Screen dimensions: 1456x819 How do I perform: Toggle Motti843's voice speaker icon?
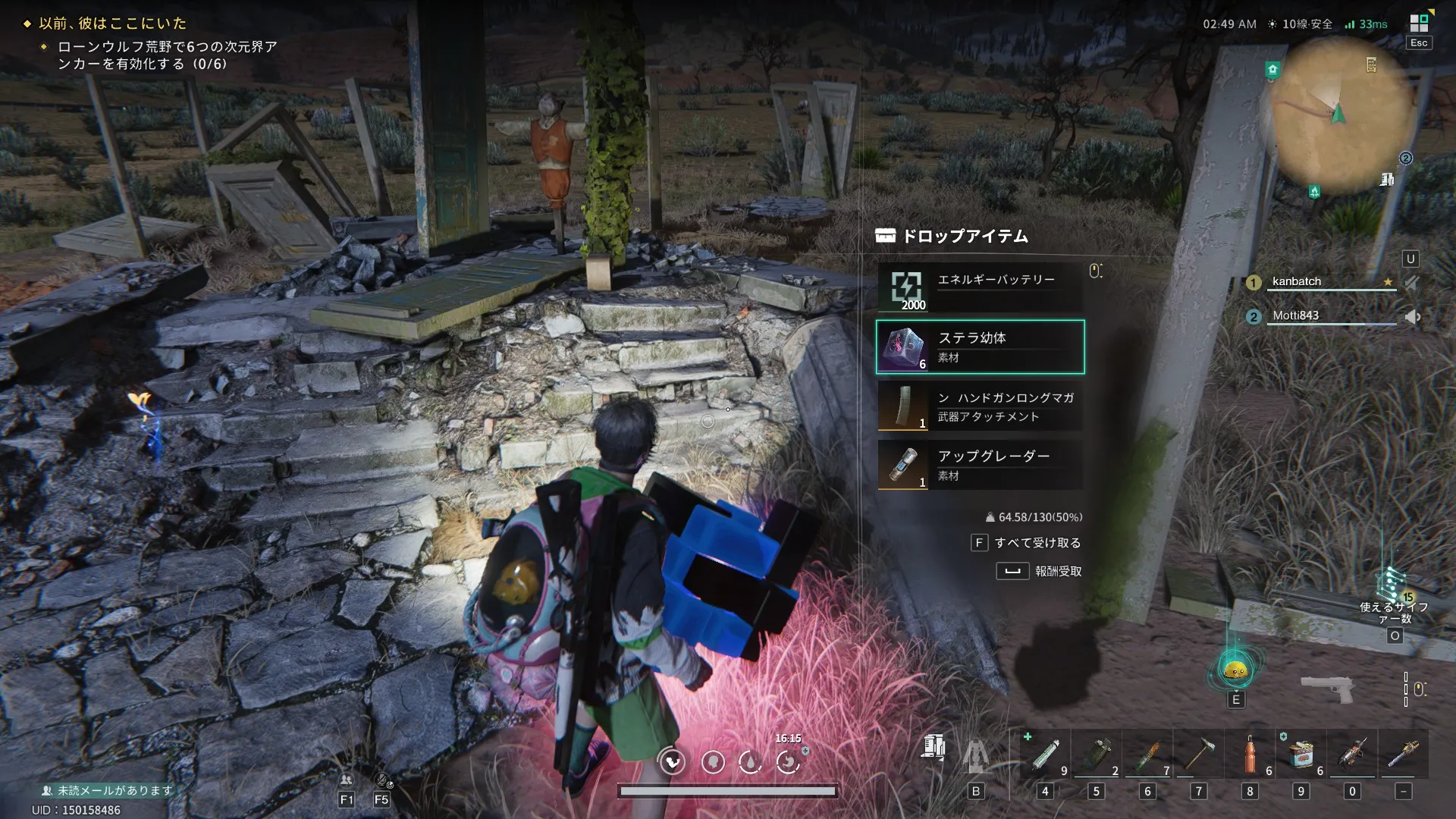(x=1412, y=317)
